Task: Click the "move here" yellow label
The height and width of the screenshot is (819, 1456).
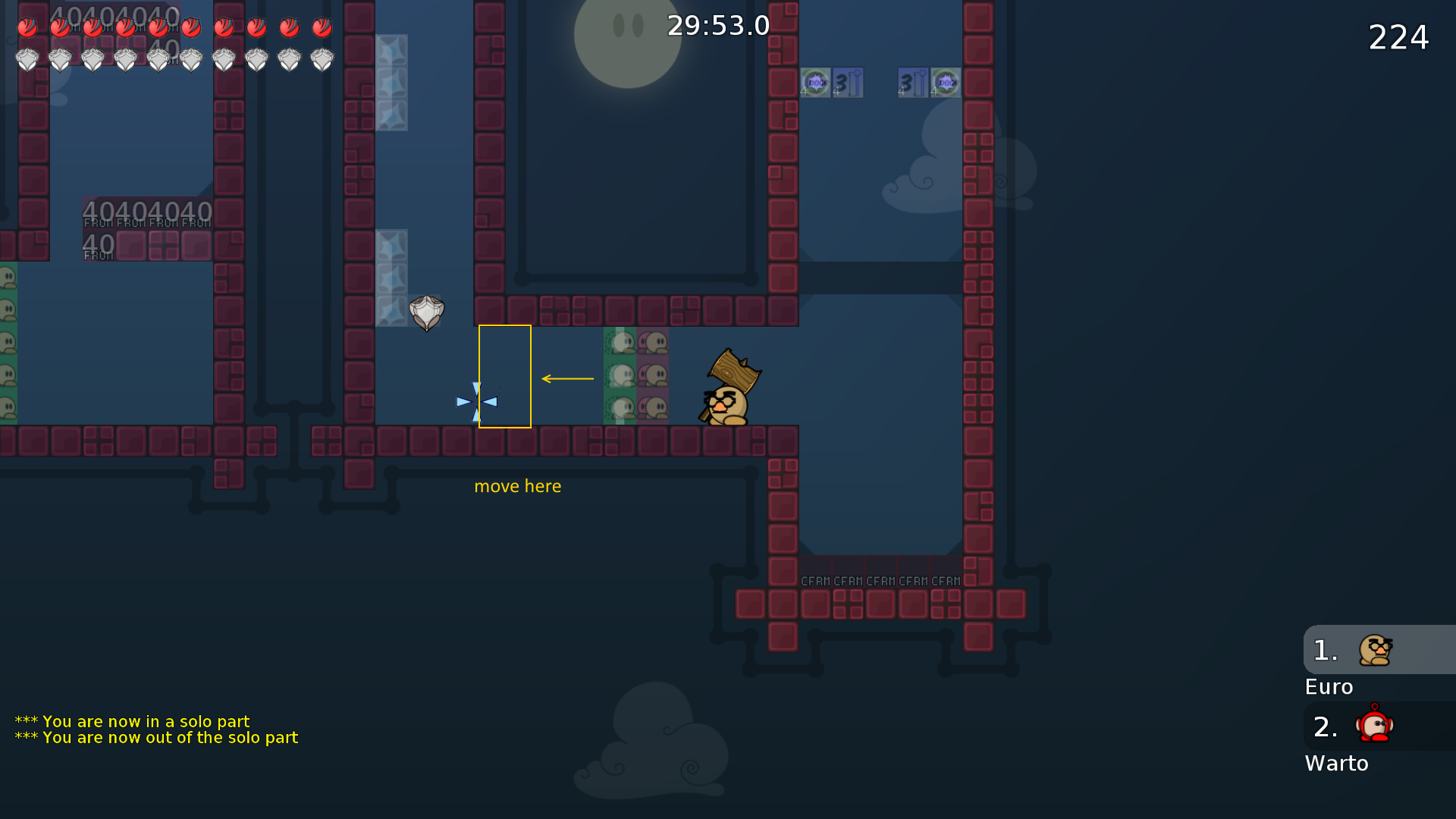Action: coord(518,486)
